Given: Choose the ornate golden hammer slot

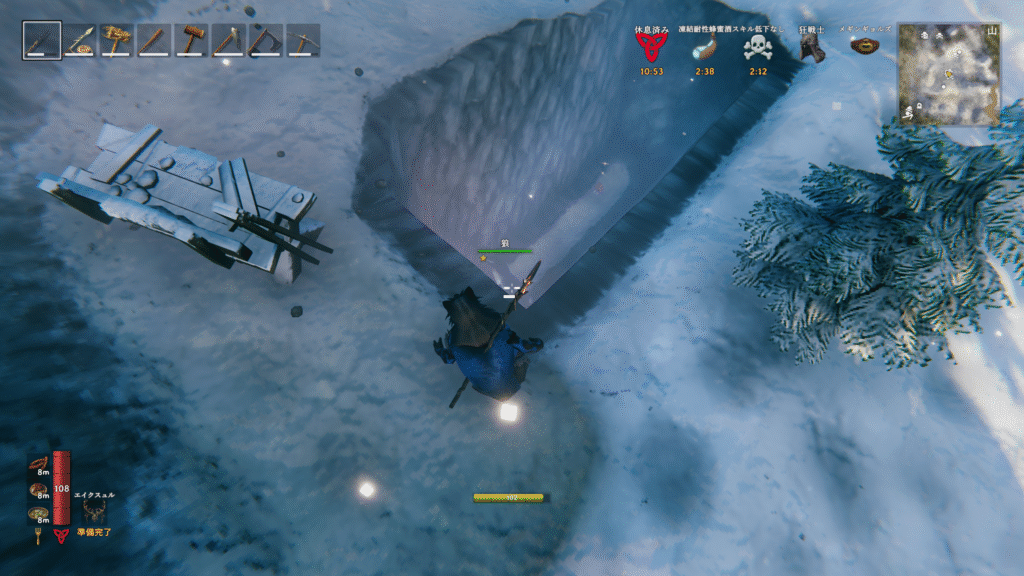Looking at the screenshot, I should 116,41.
